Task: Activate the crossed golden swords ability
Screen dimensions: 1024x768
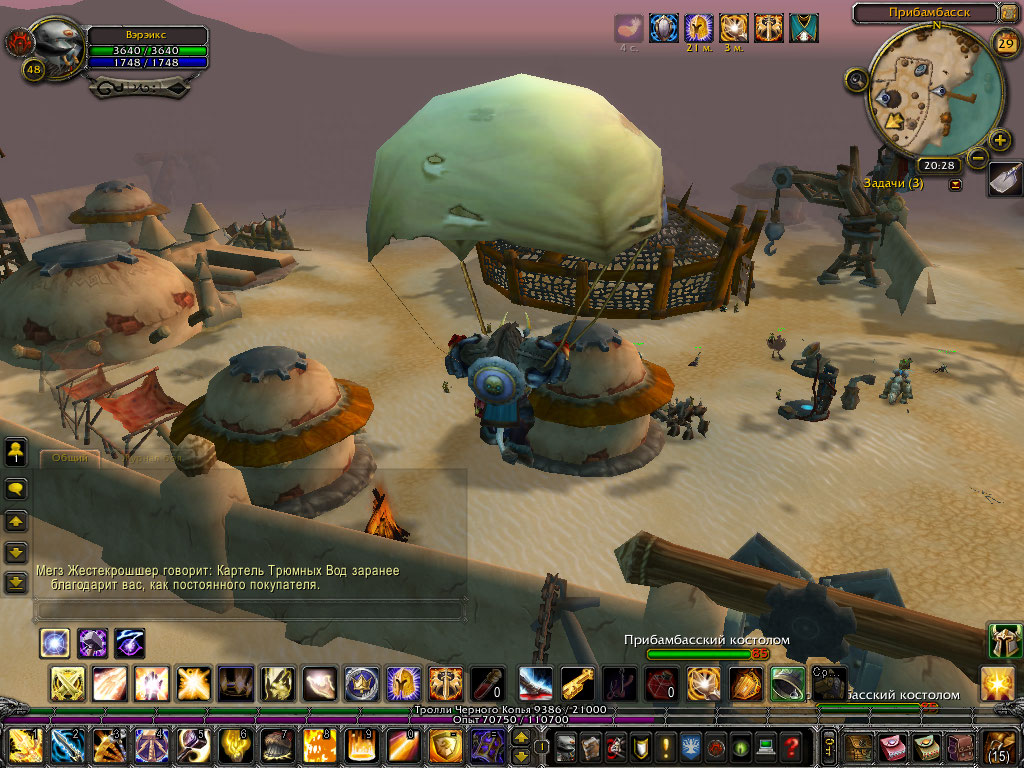Action: [x=67, y=684]
